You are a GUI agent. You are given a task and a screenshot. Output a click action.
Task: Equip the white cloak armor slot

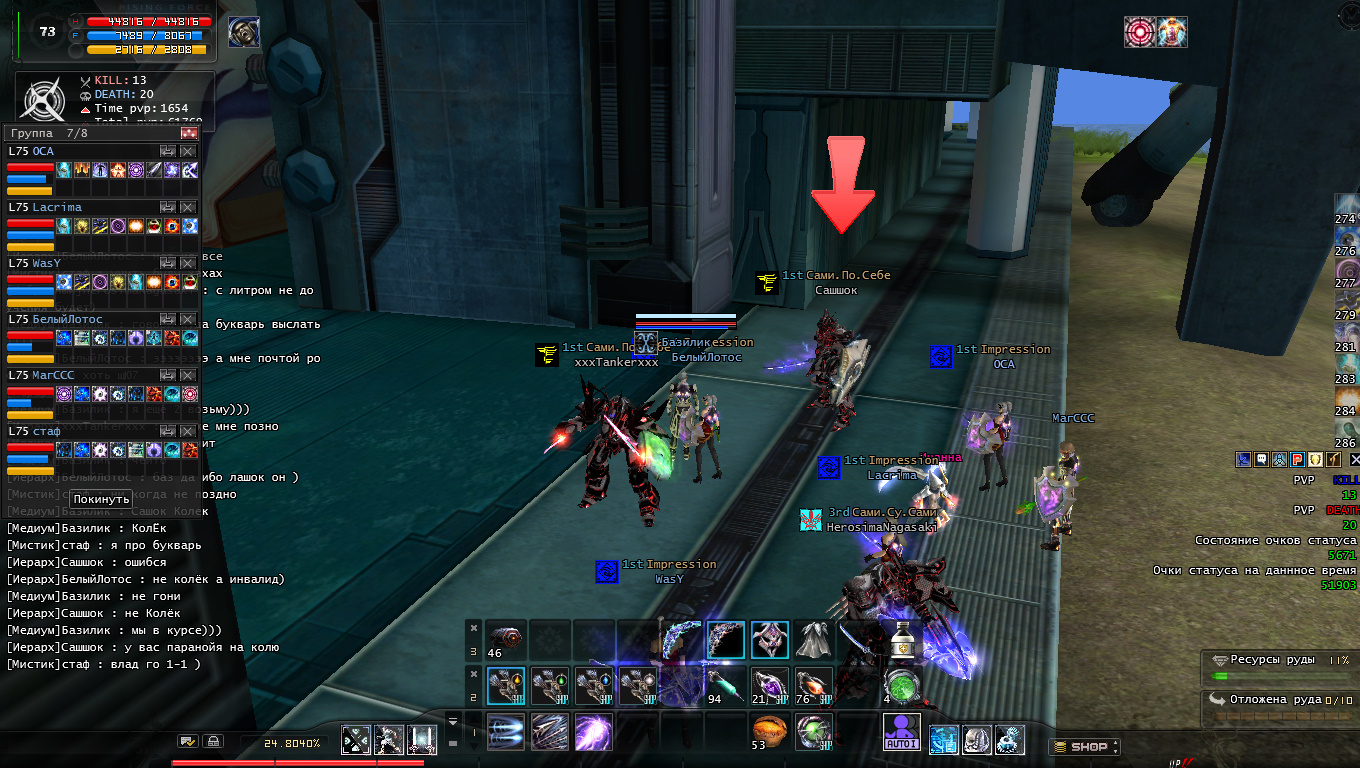click(814, 639)
